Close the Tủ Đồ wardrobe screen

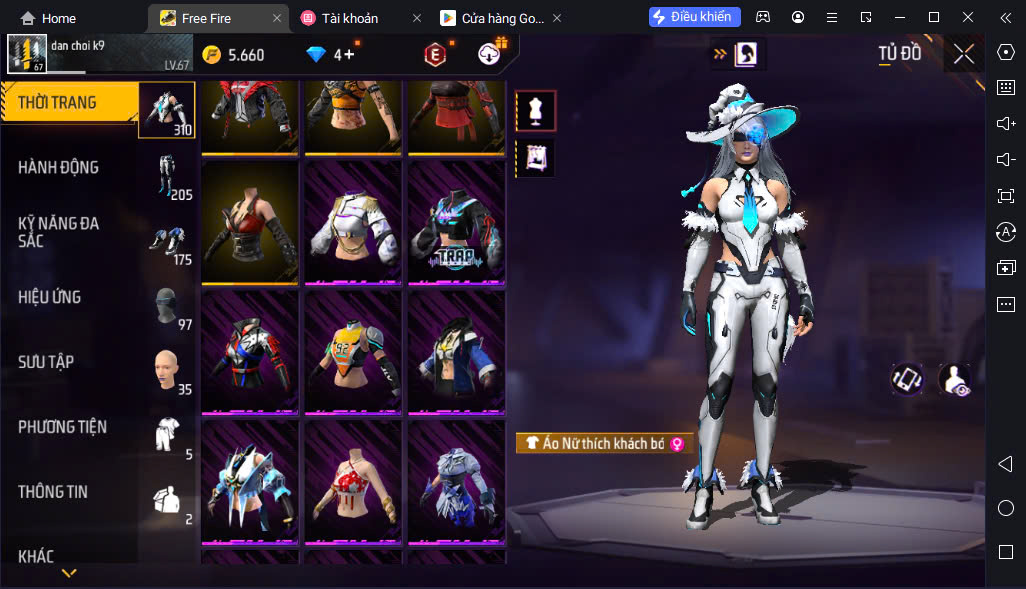(964, 54)
